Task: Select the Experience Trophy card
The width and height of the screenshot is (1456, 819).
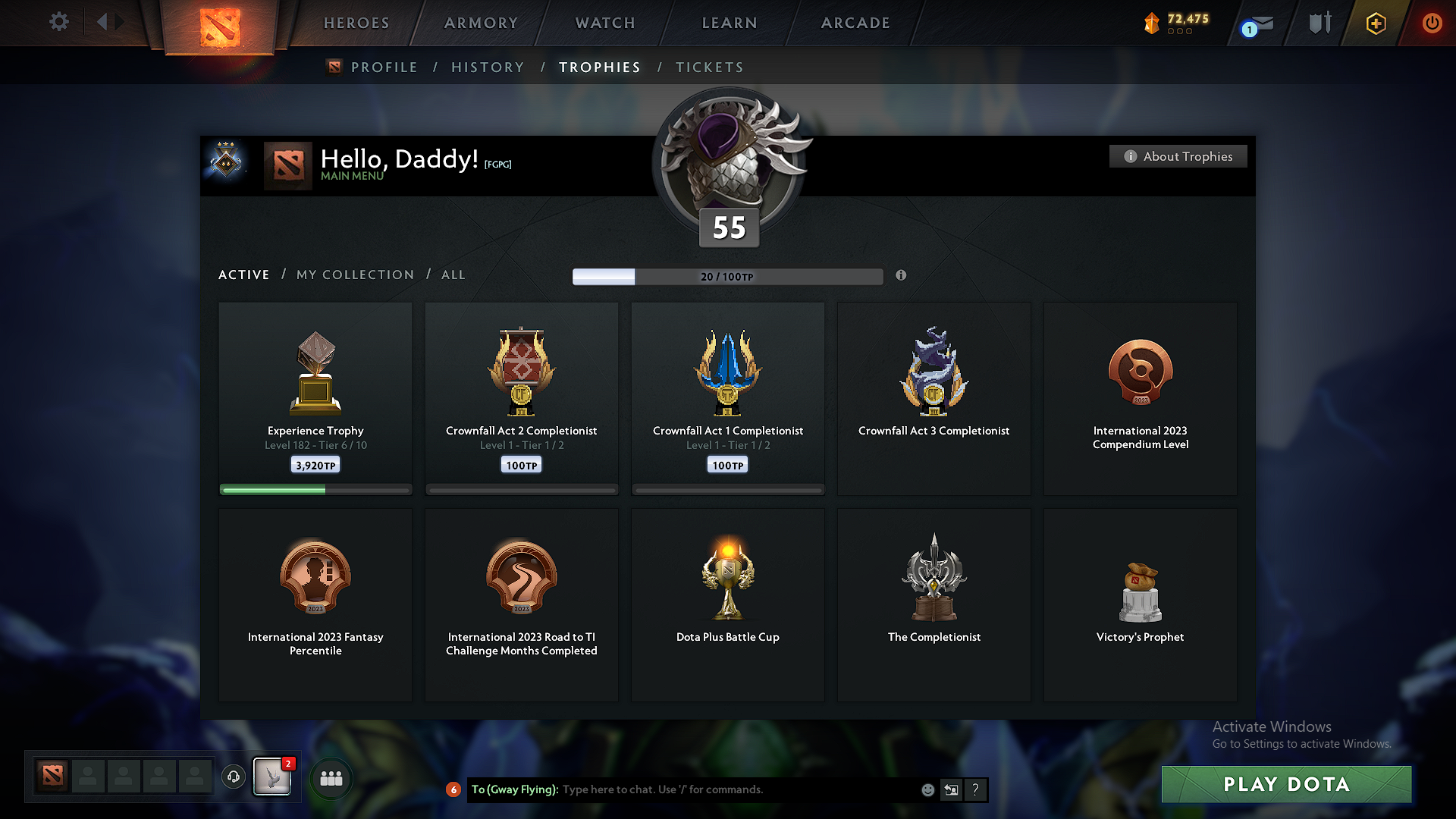Action: click(x=315, y=398)
